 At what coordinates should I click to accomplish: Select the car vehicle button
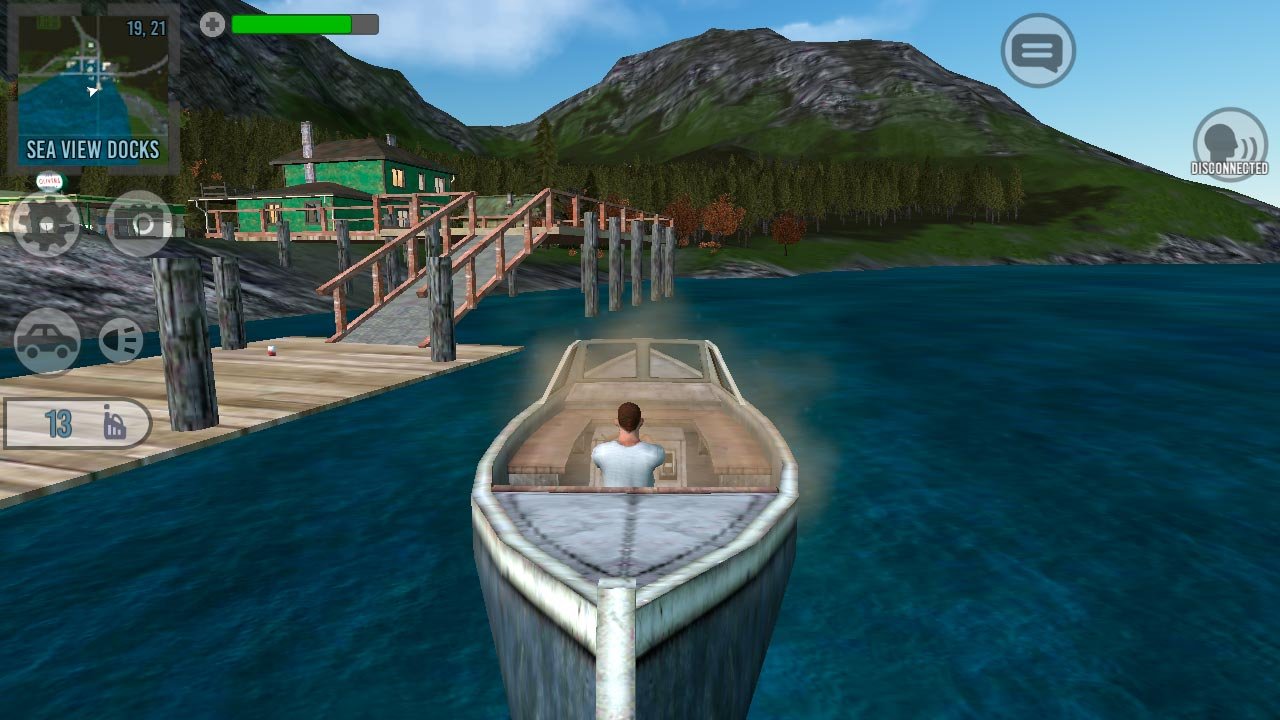pyautogui.click(x=47, y=341)
